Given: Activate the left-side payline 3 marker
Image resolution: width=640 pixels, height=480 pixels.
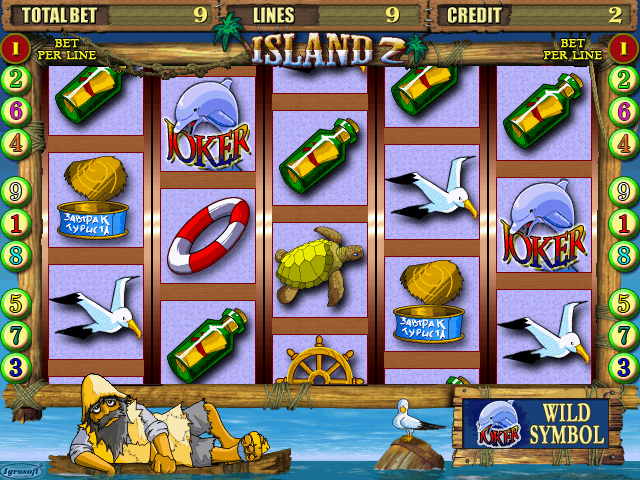Looking at the screenshot, I should click(15, 366).
